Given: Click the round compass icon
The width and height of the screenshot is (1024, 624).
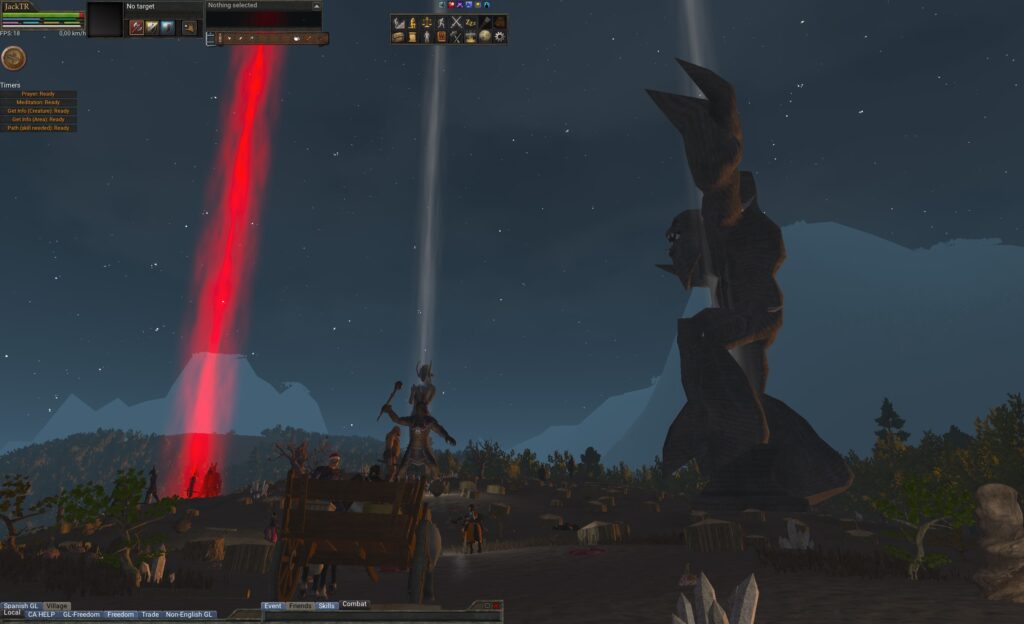Looking at the screenshot, I should tap(13, 59).
